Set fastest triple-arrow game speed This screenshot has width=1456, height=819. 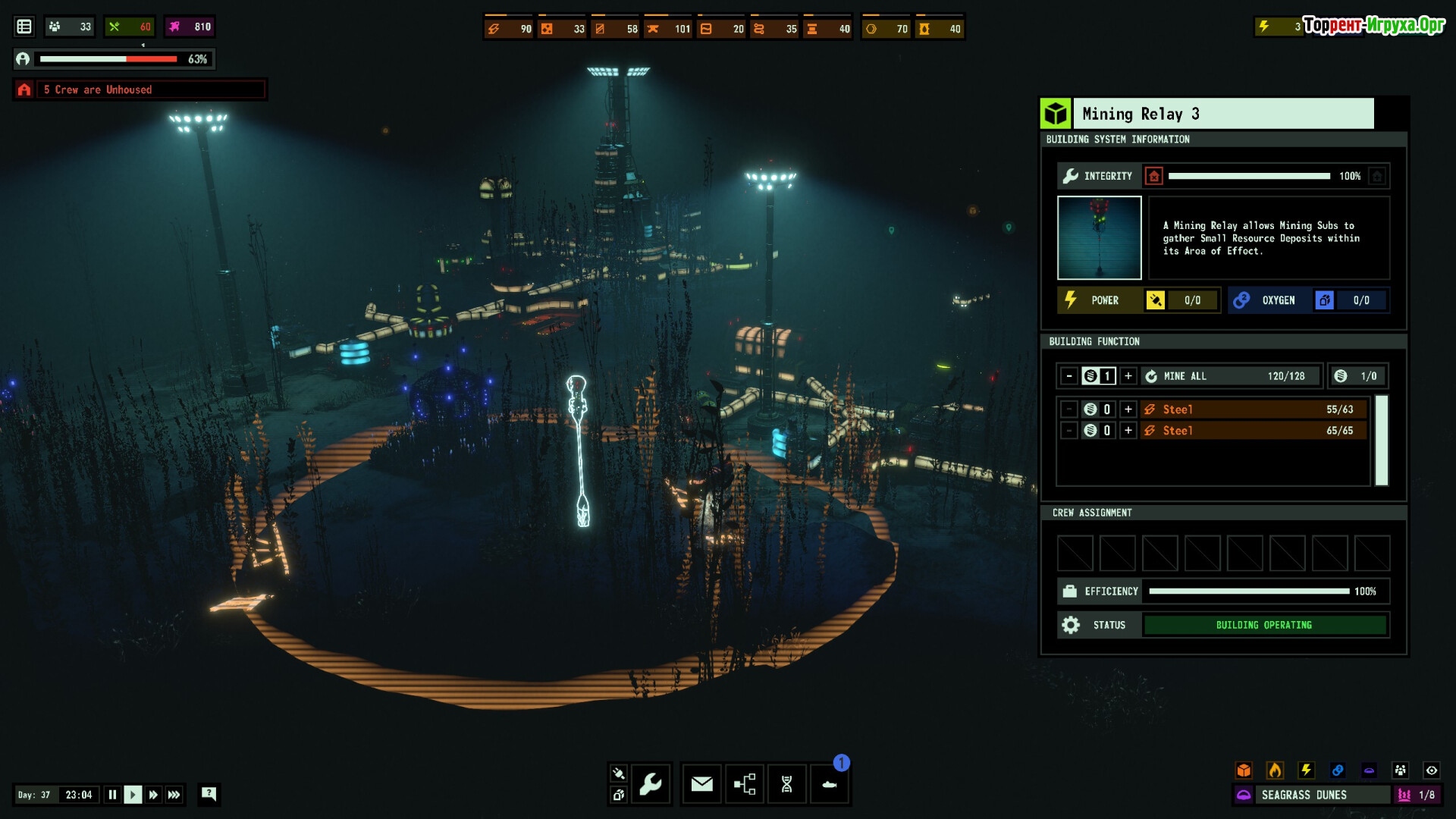[x=174, y=795]
